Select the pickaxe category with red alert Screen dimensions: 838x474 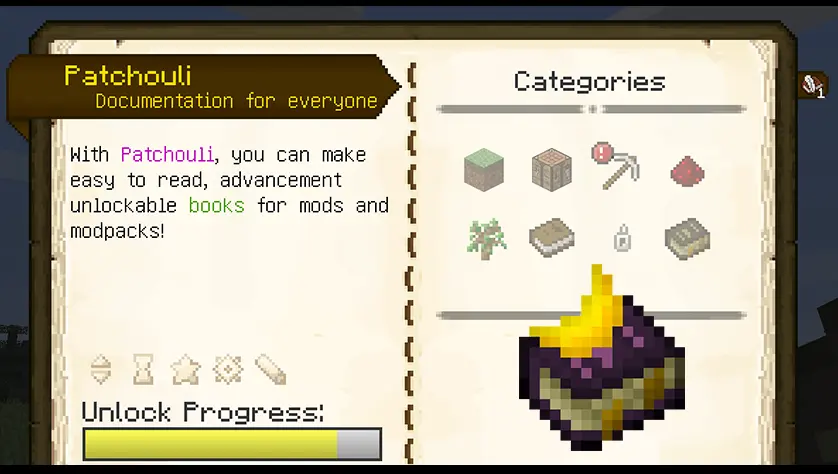click(x=615, y=167)
